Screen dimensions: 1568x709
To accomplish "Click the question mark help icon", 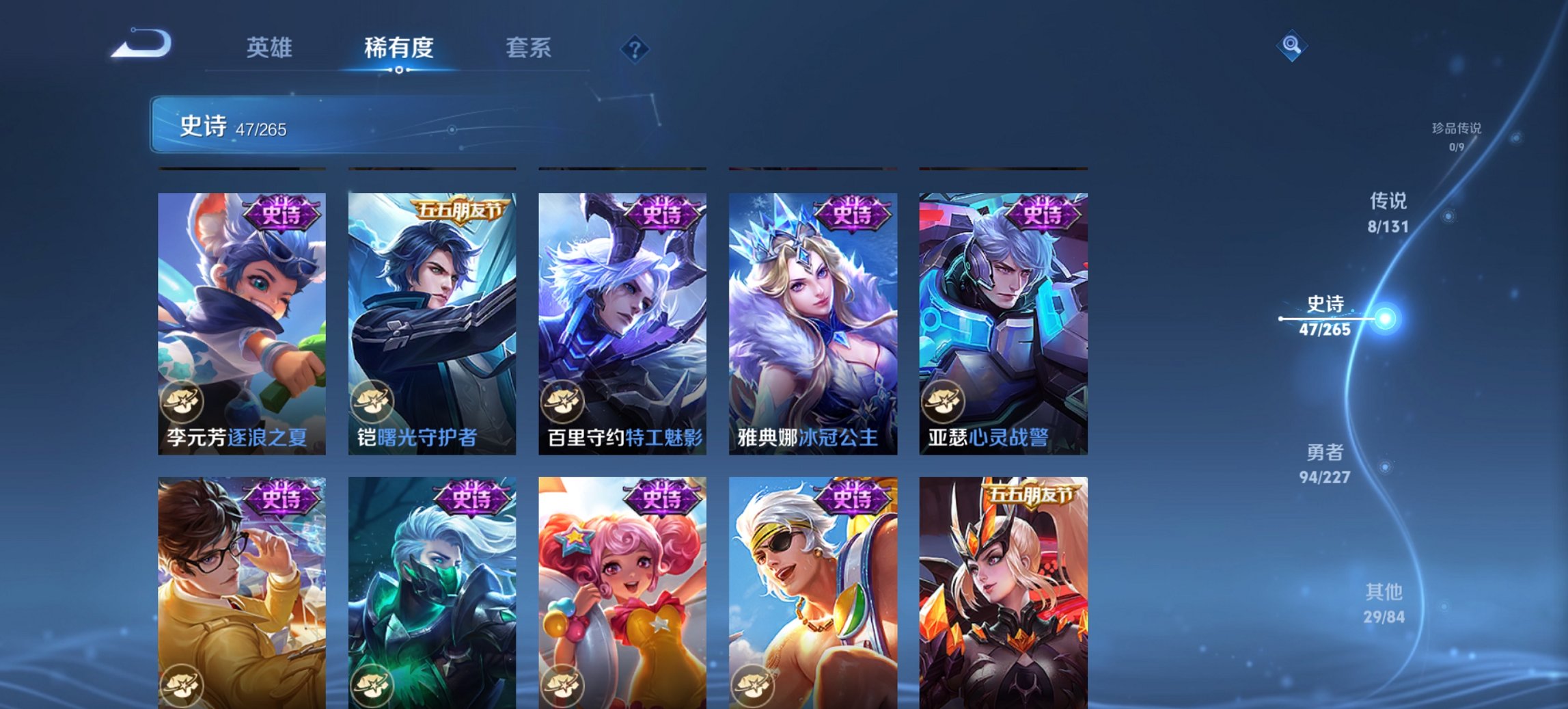I will (635, 49).
